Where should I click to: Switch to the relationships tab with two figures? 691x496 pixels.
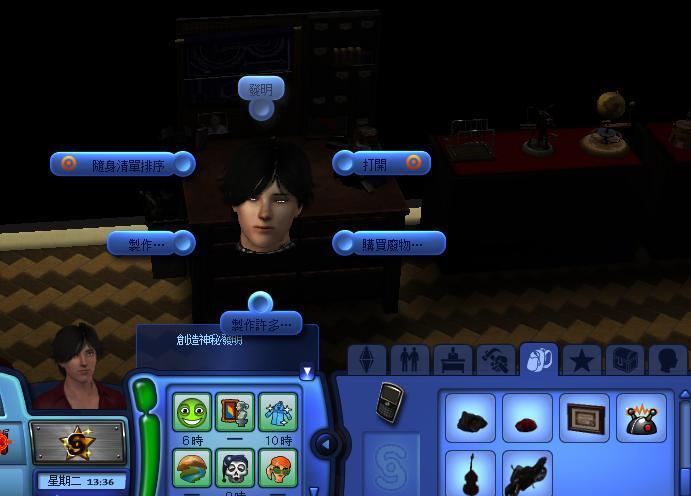point(409,360)
